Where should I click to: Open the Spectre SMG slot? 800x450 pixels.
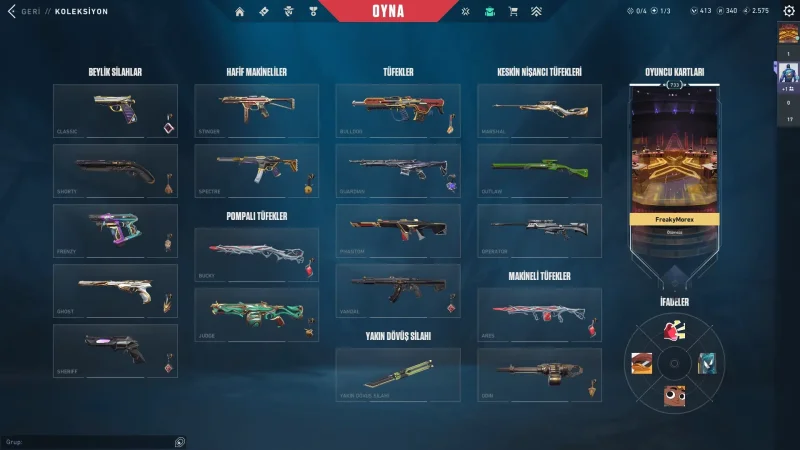click(256, 170)
